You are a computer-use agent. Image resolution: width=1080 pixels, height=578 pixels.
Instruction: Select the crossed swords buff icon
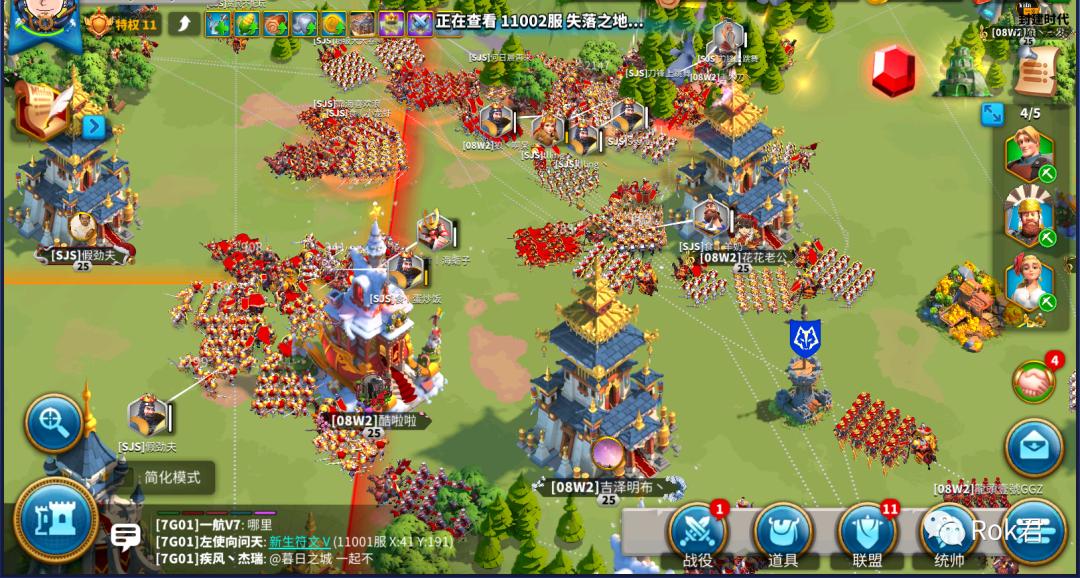(420, 24)
